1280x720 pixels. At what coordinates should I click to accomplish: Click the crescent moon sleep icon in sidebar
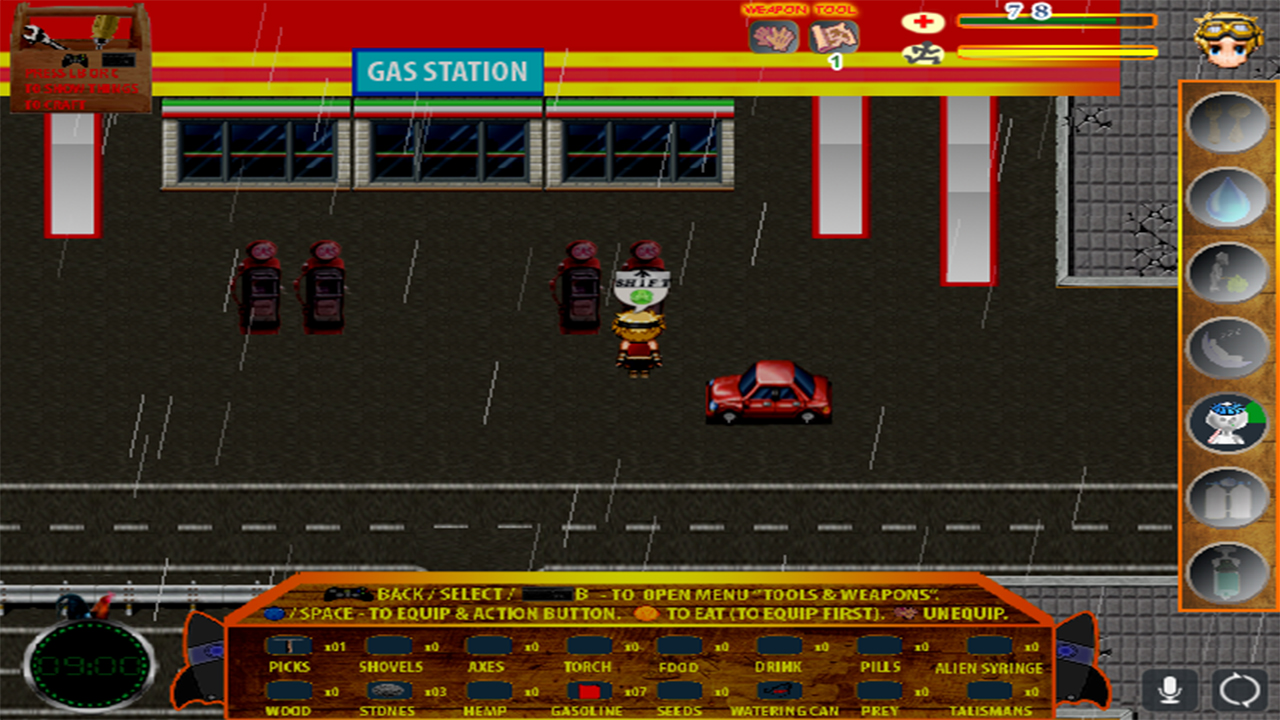pos(1228,348)
